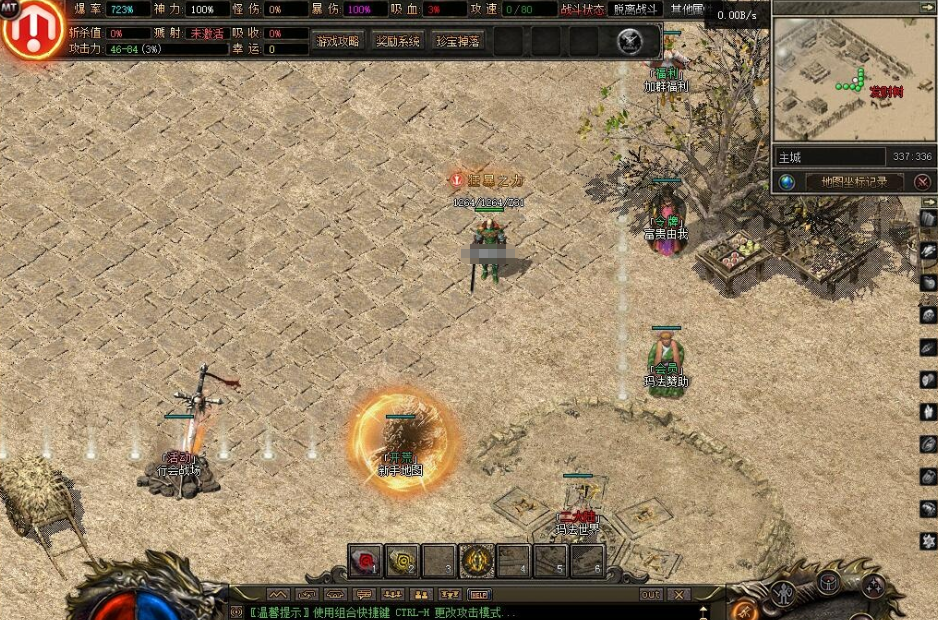Viewport: 938px width, 620px height.
Task: Click the blue globe icon under the minimap
Action: [787, 182]
